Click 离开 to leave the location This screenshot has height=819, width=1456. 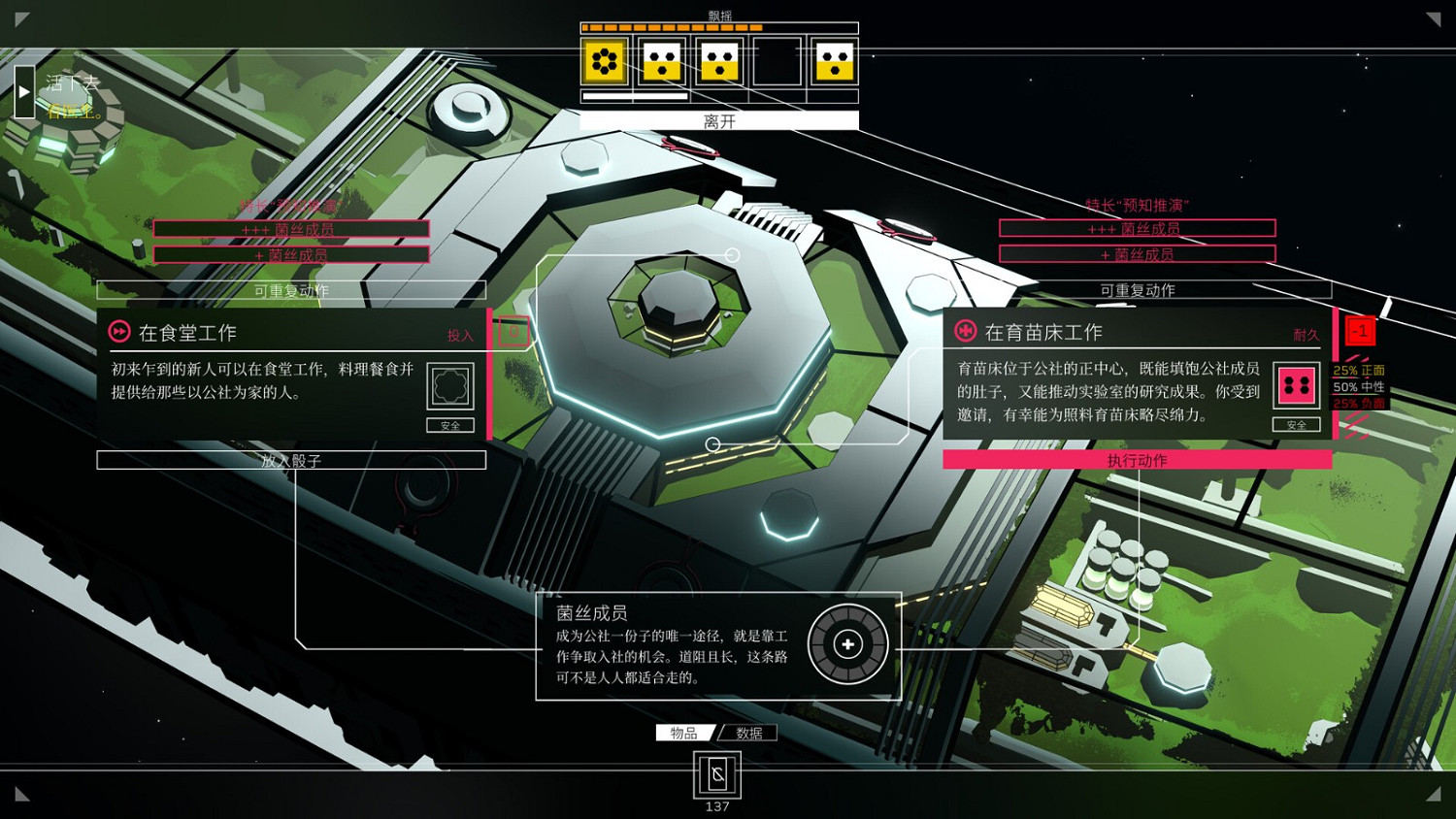(717, 120)
